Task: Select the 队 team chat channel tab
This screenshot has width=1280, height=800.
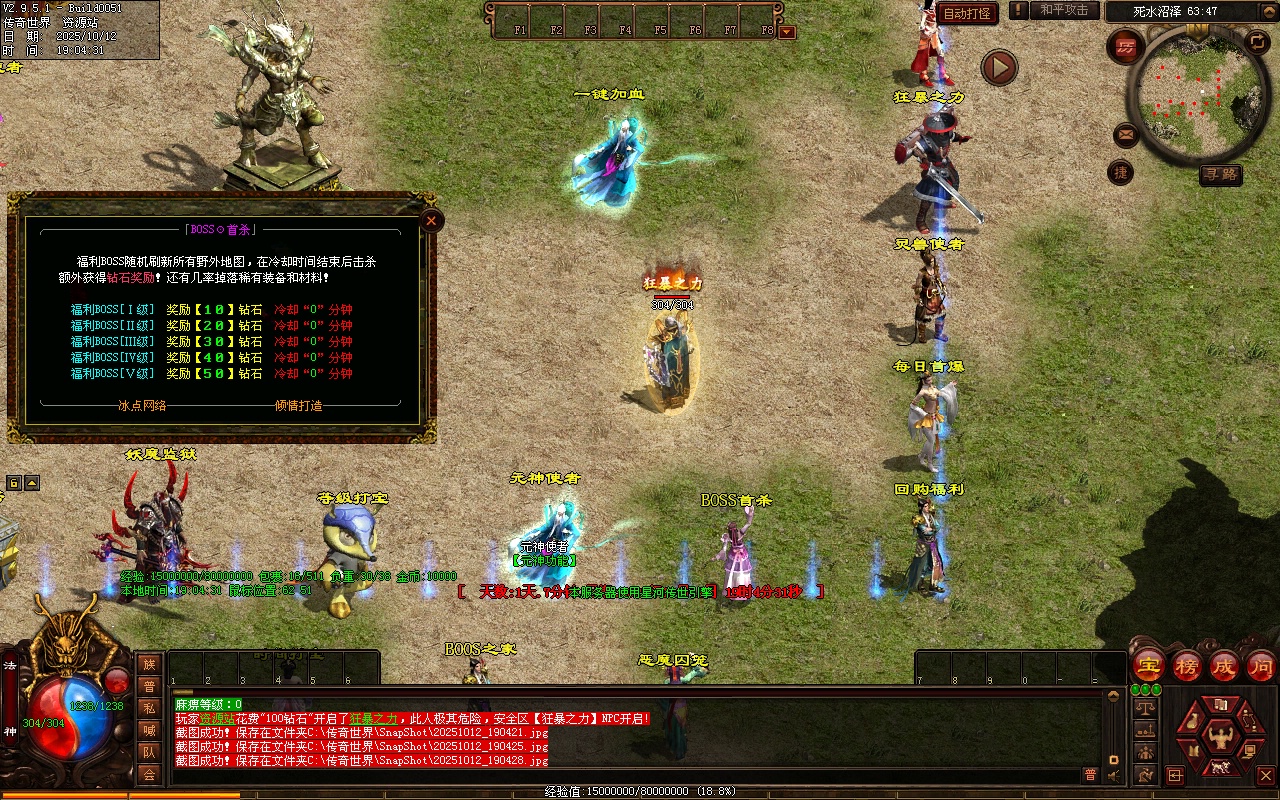Action: [x=149, y=752]
